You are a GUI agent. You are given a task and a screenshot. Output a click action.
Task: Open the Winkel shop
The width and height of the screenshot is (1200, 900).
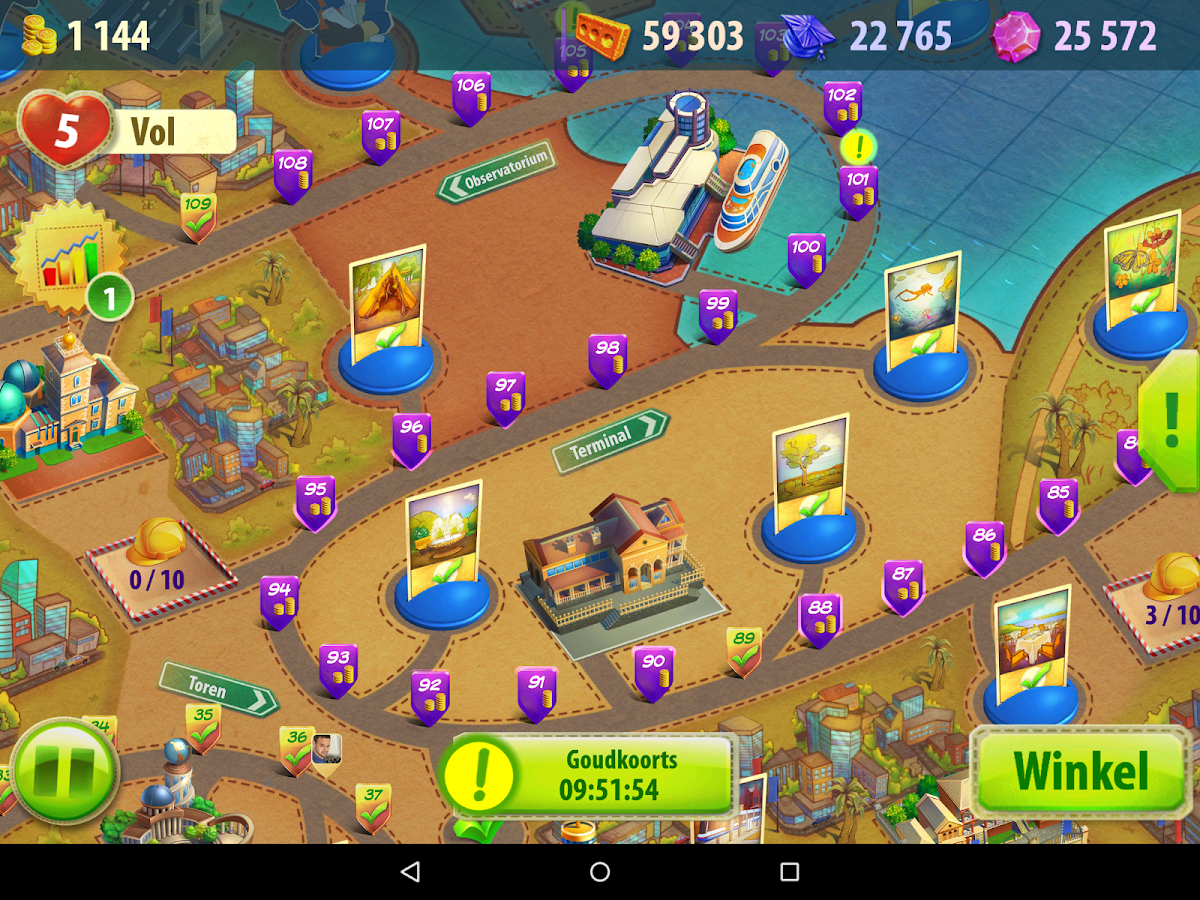point(1080,771)
